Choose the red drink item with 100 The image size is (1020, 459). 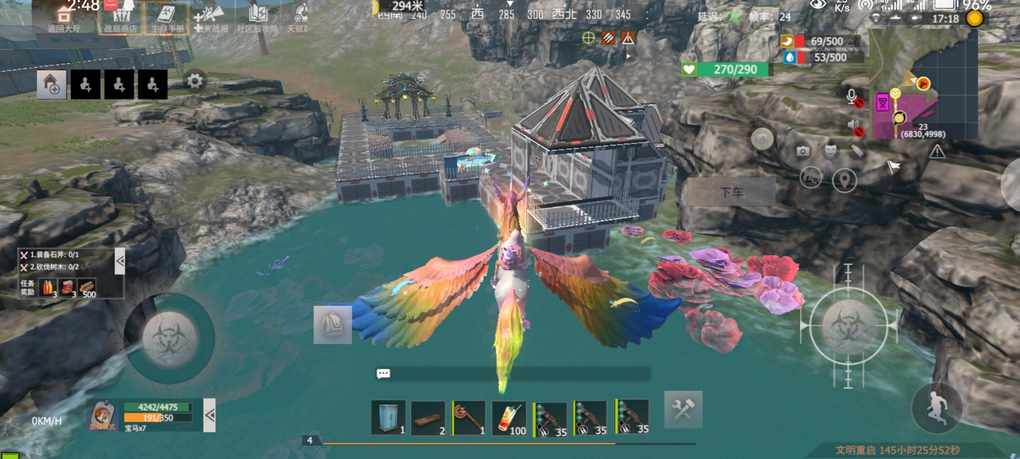tap(510, 417)
